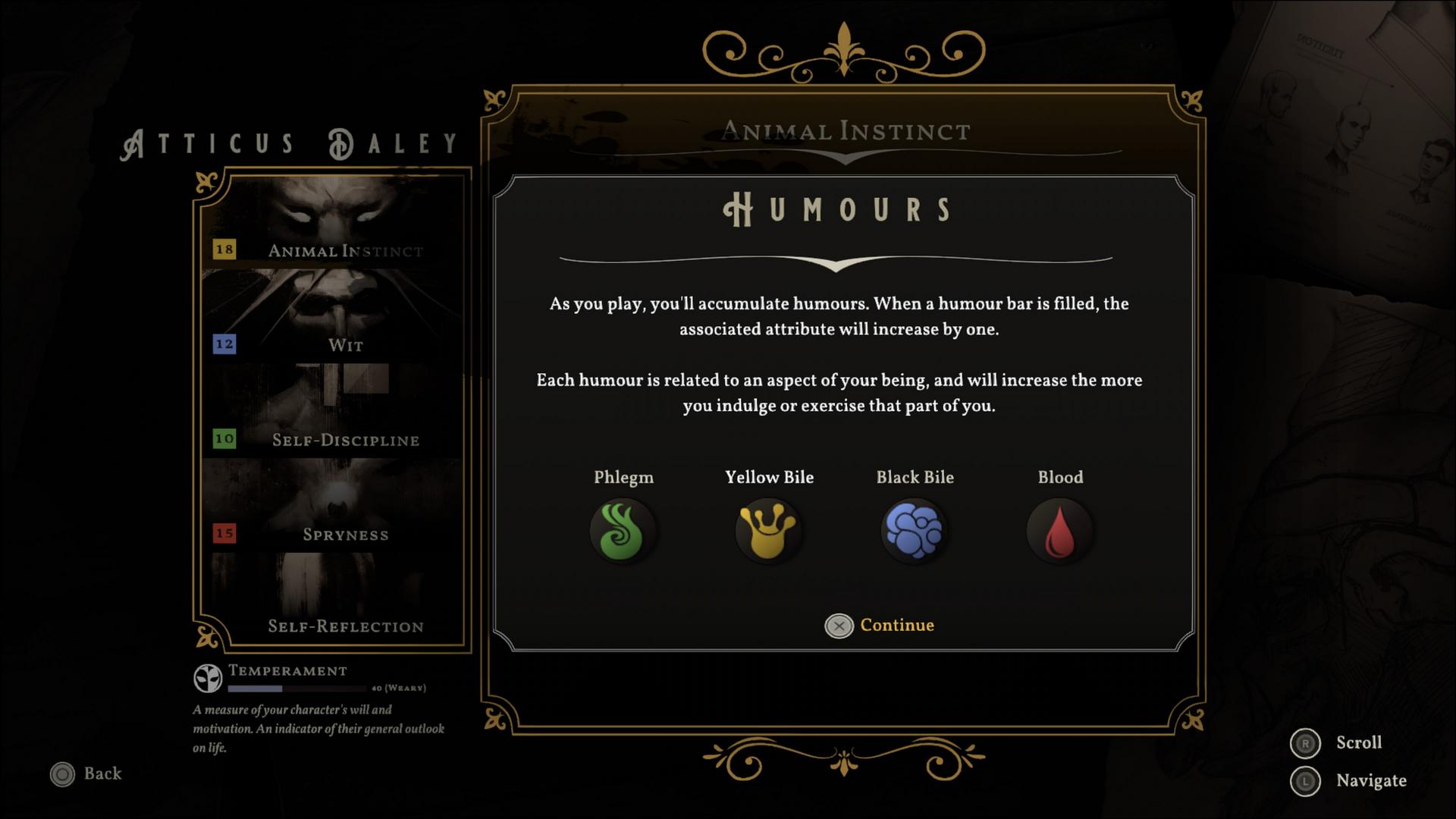
Task: Select the Temperament mask icon
Action: point(208,679)
